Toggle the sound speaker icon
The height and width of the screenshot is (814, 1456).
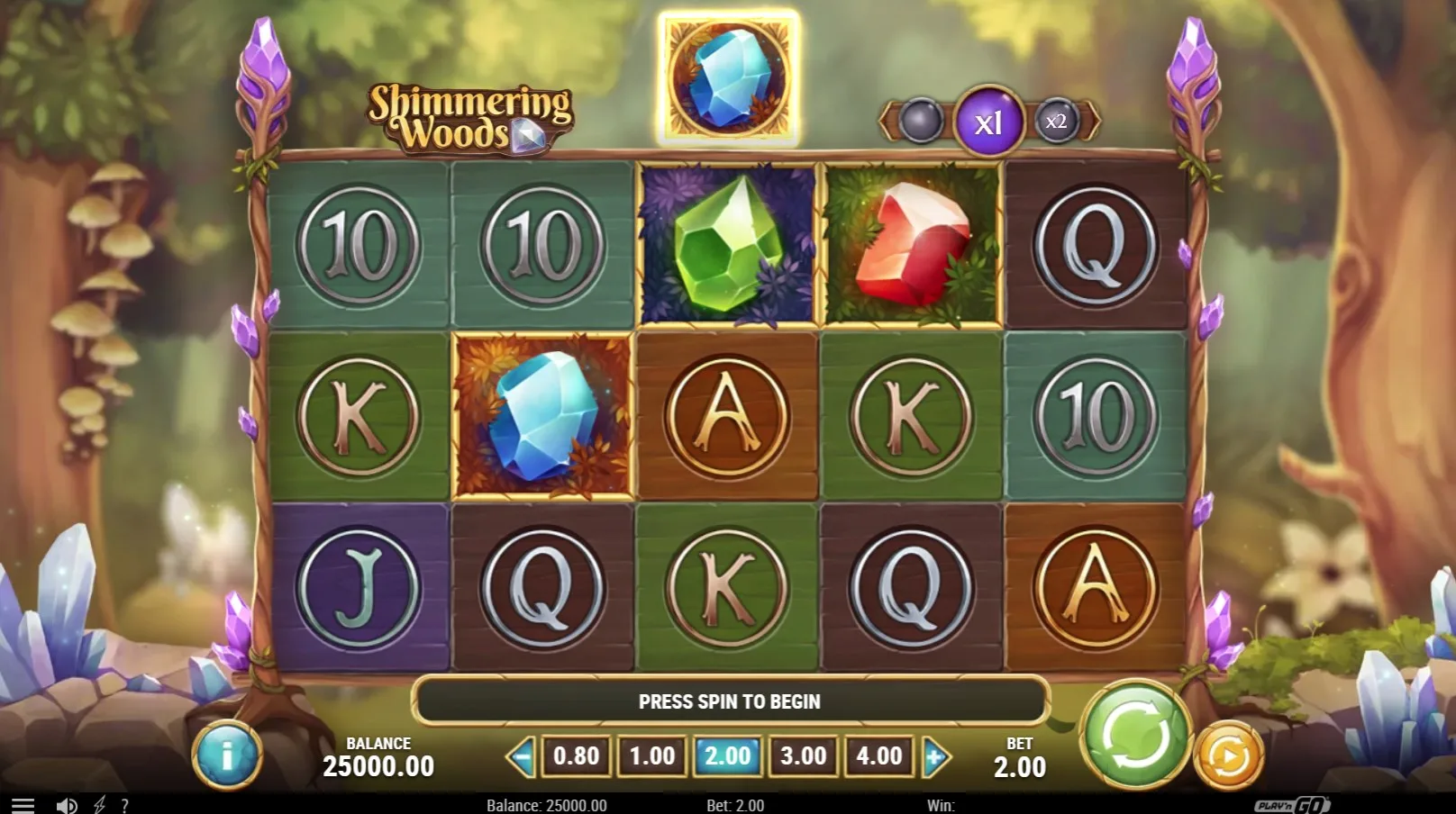pos(66,806)
